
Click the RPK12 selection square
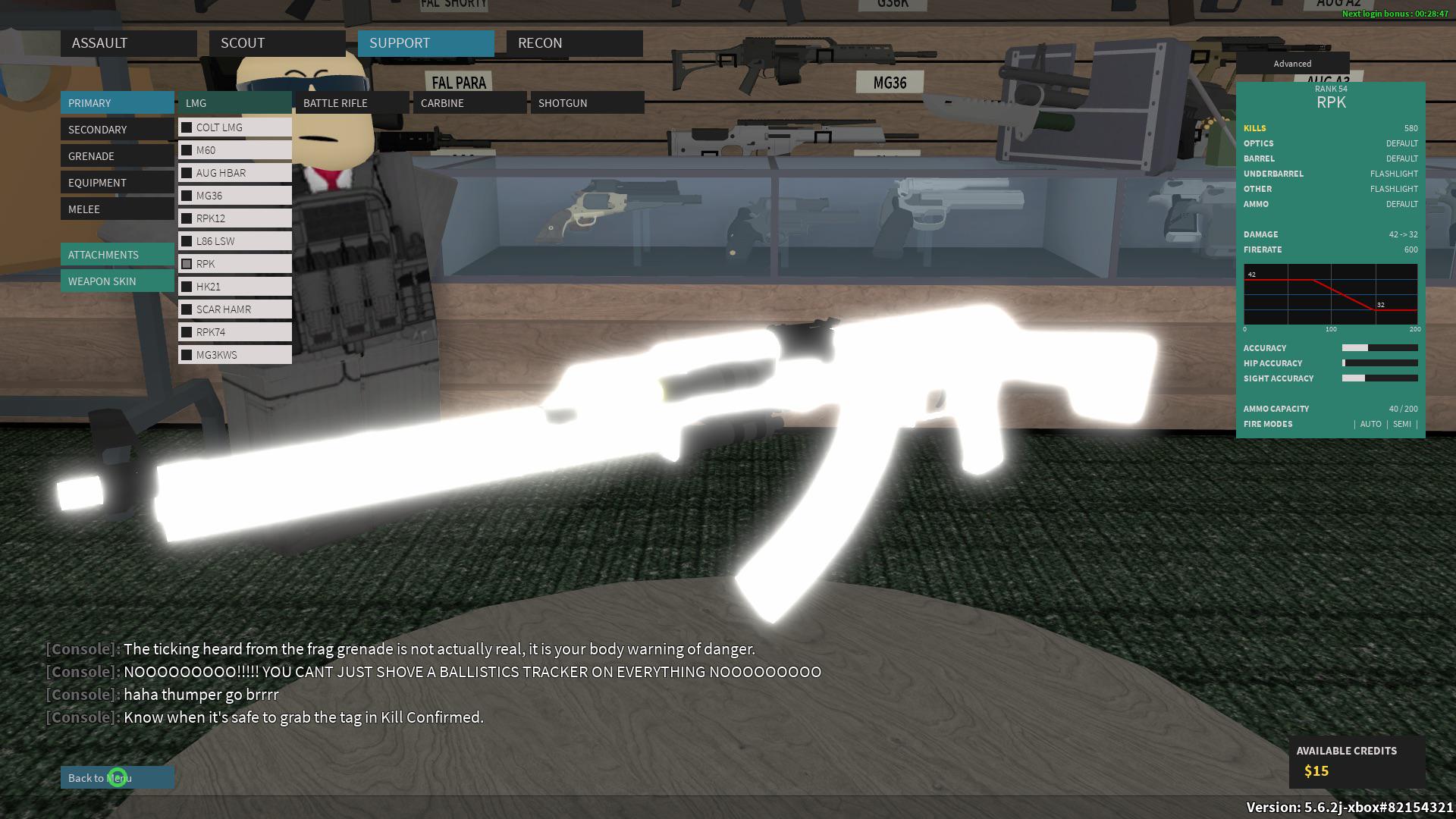point(186,218)
